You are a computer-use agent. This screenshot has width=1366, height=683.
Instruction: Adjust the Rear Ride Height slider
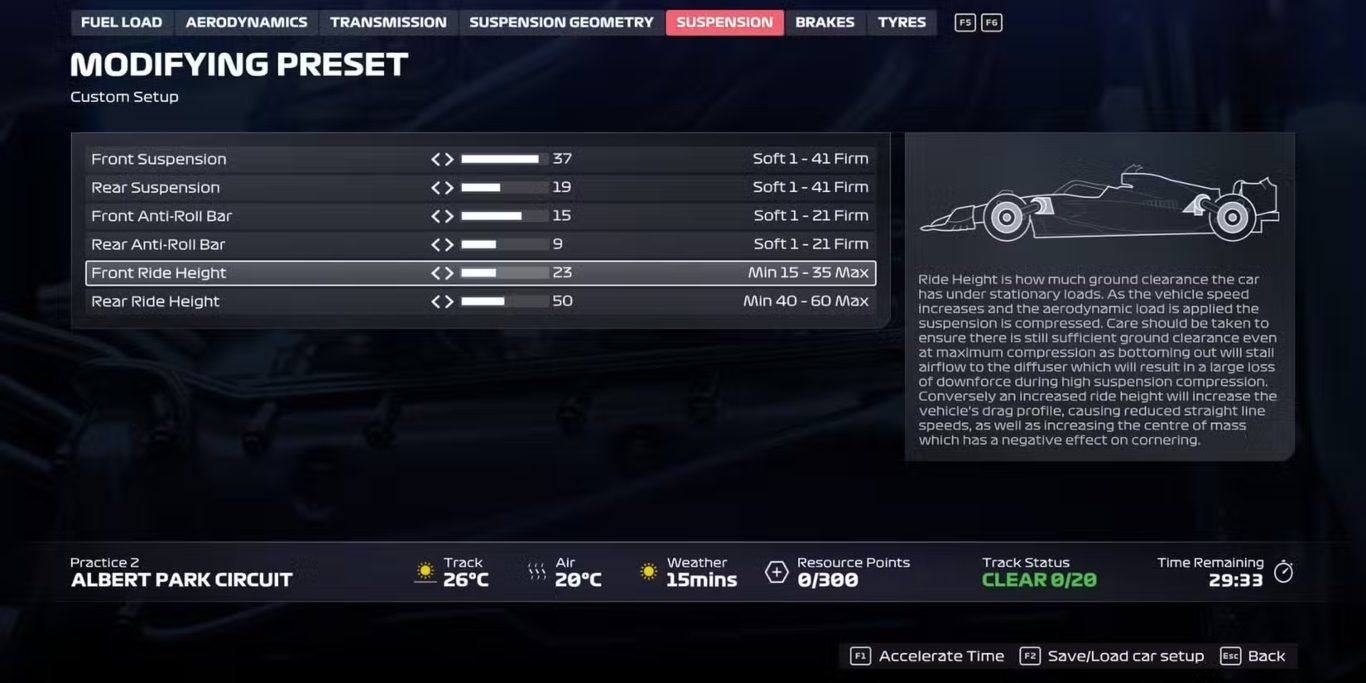click(504, 301)
